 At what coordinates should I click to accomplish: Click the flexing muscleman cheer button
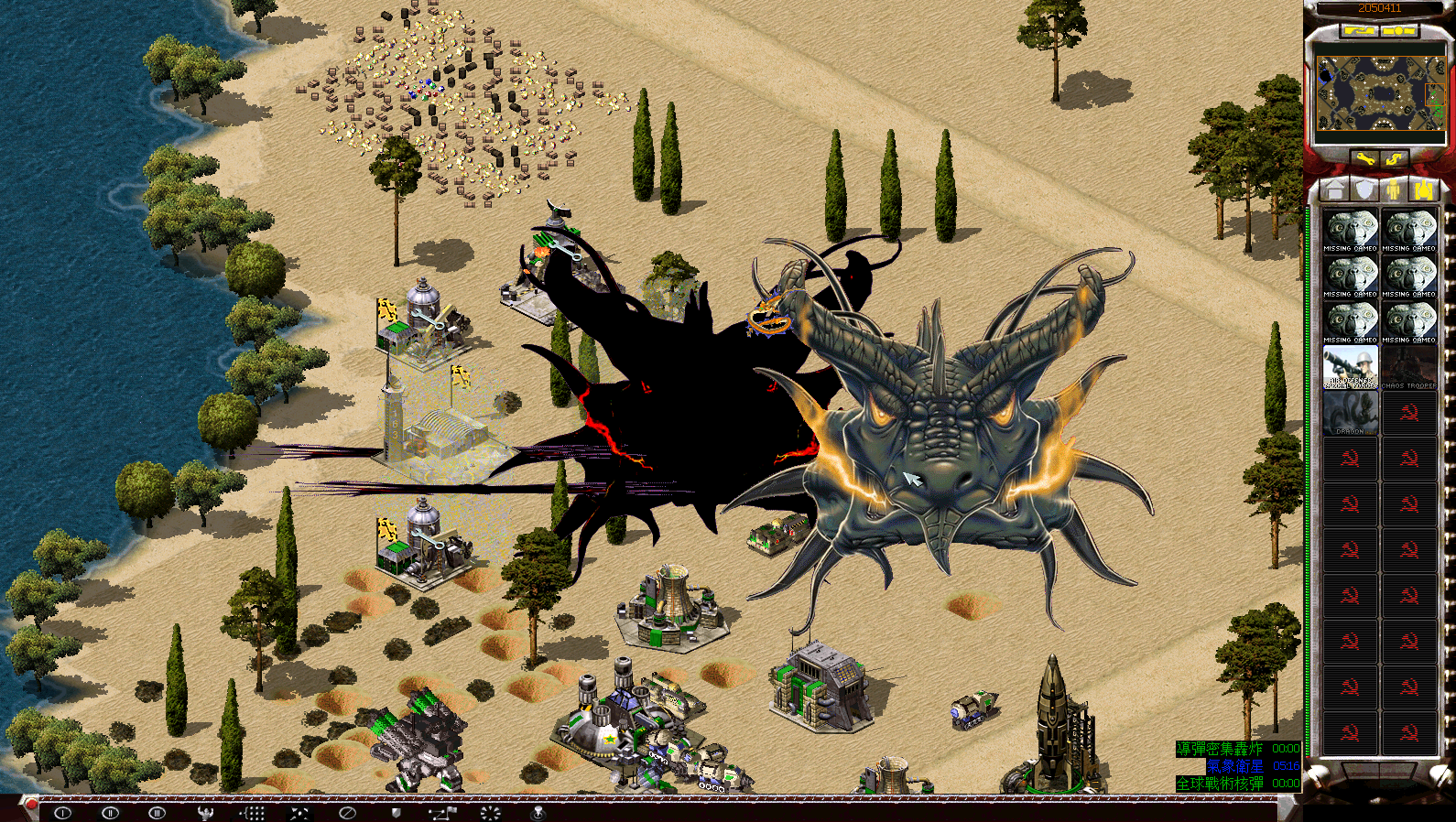(205, 812)
